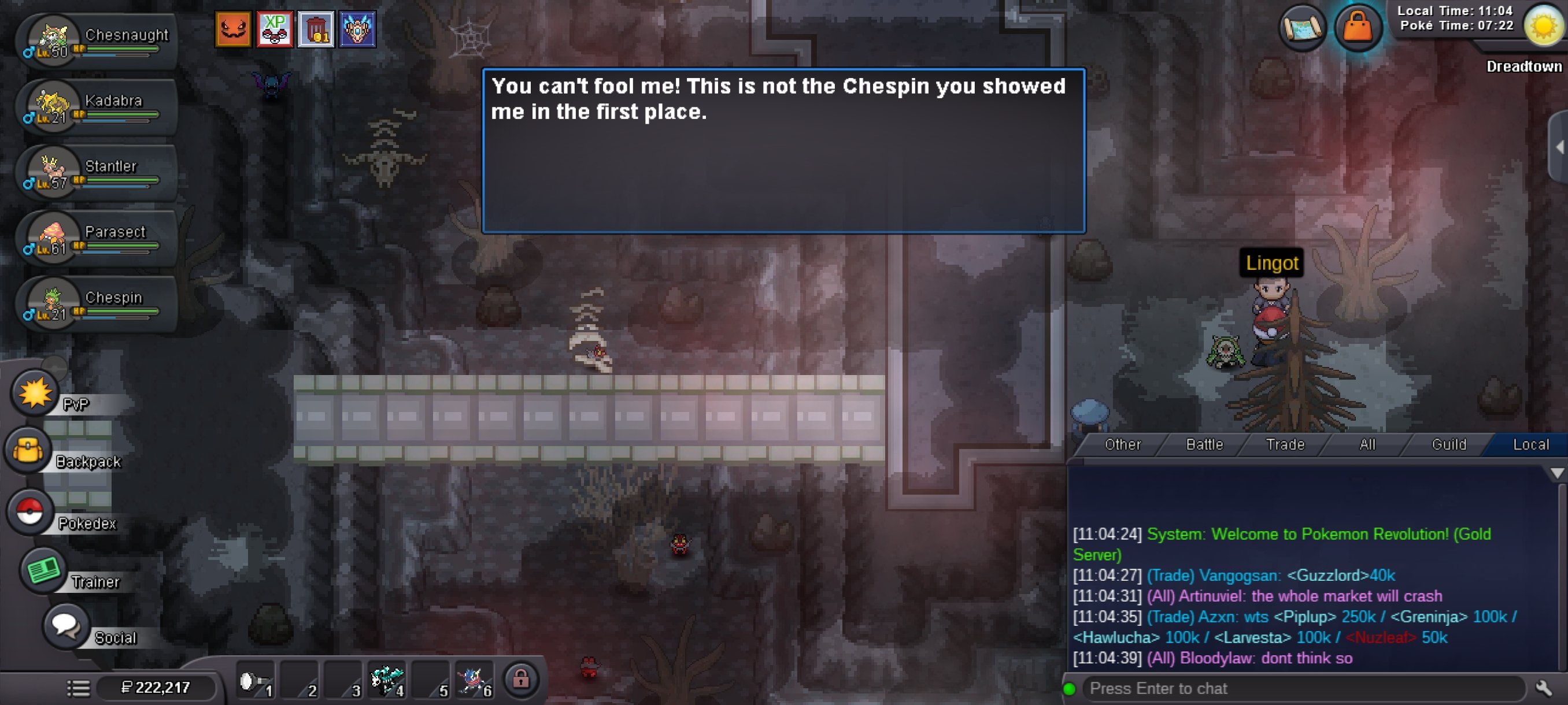Show the Trainer card
Image resolution: width=1568 pixels, height=705 pixels.
43,570
